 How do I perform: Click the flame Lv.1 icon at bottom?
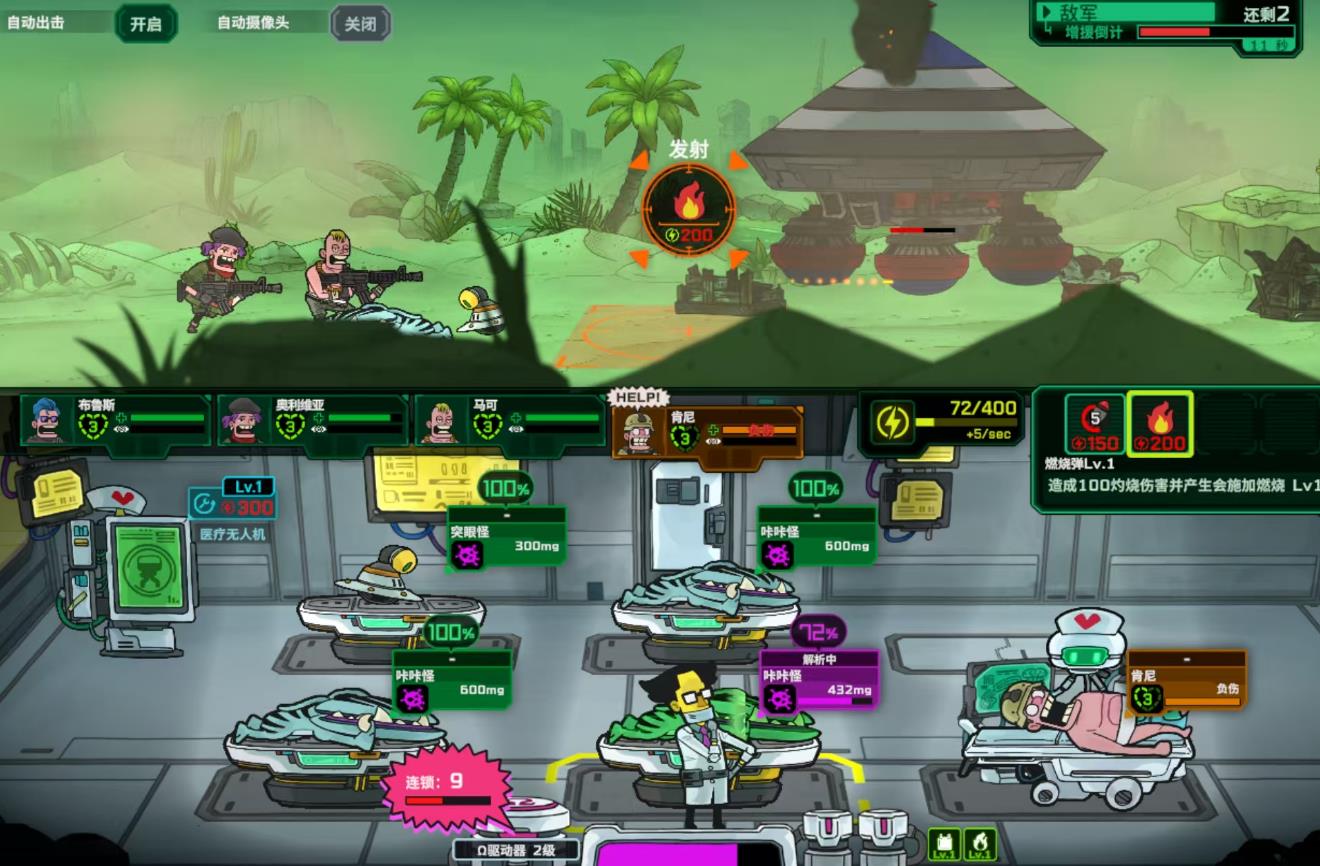979,846
